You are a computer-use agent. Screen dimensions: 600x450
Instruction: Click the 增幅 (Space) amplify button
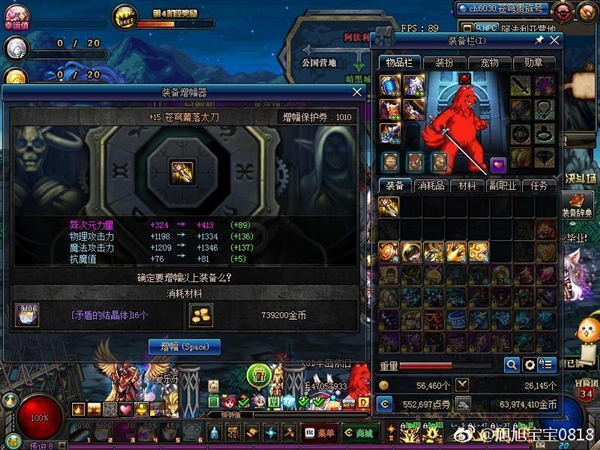tap(184, 346)
